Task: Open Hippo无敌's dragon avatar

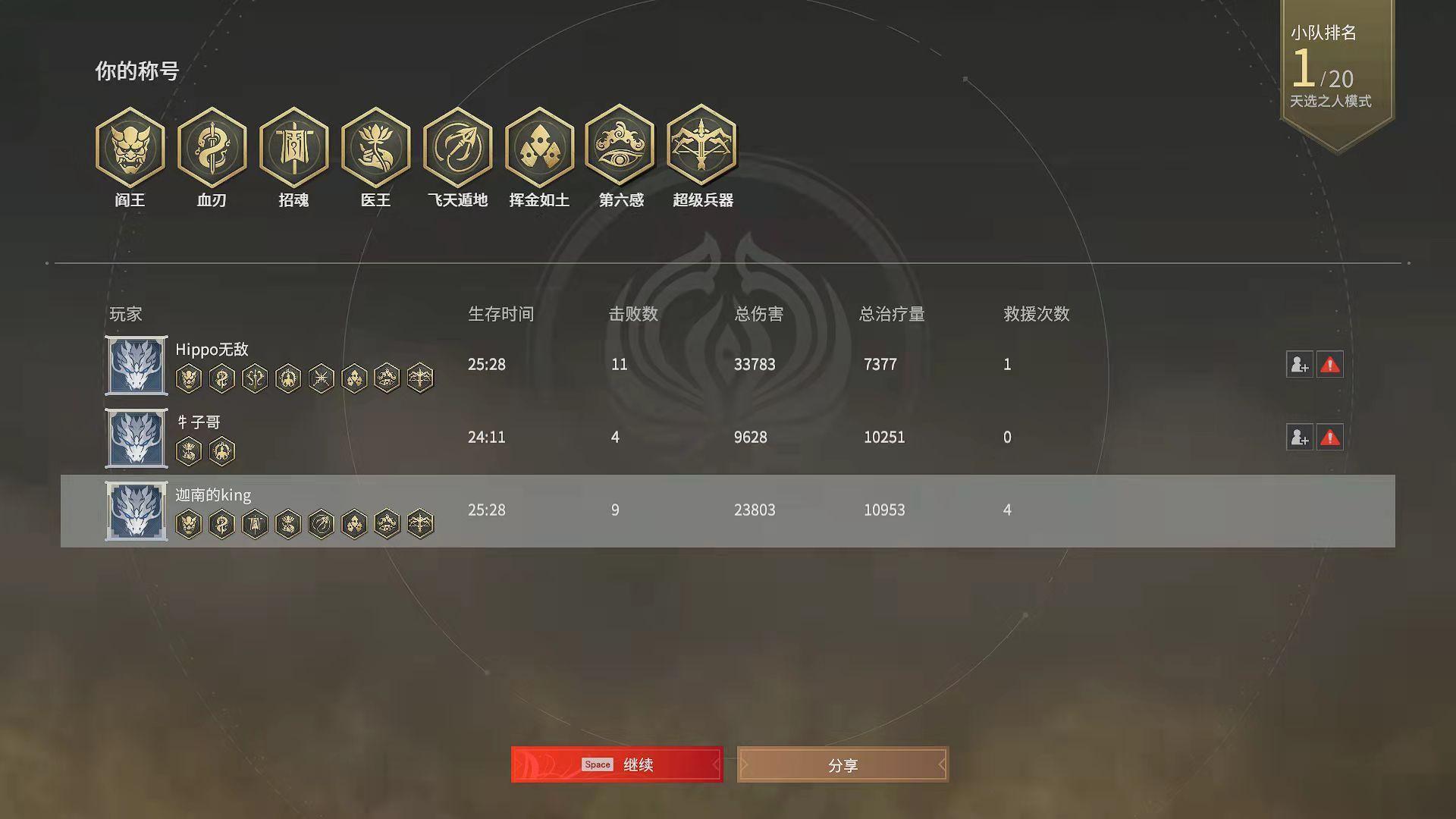Action: (136, 366)
